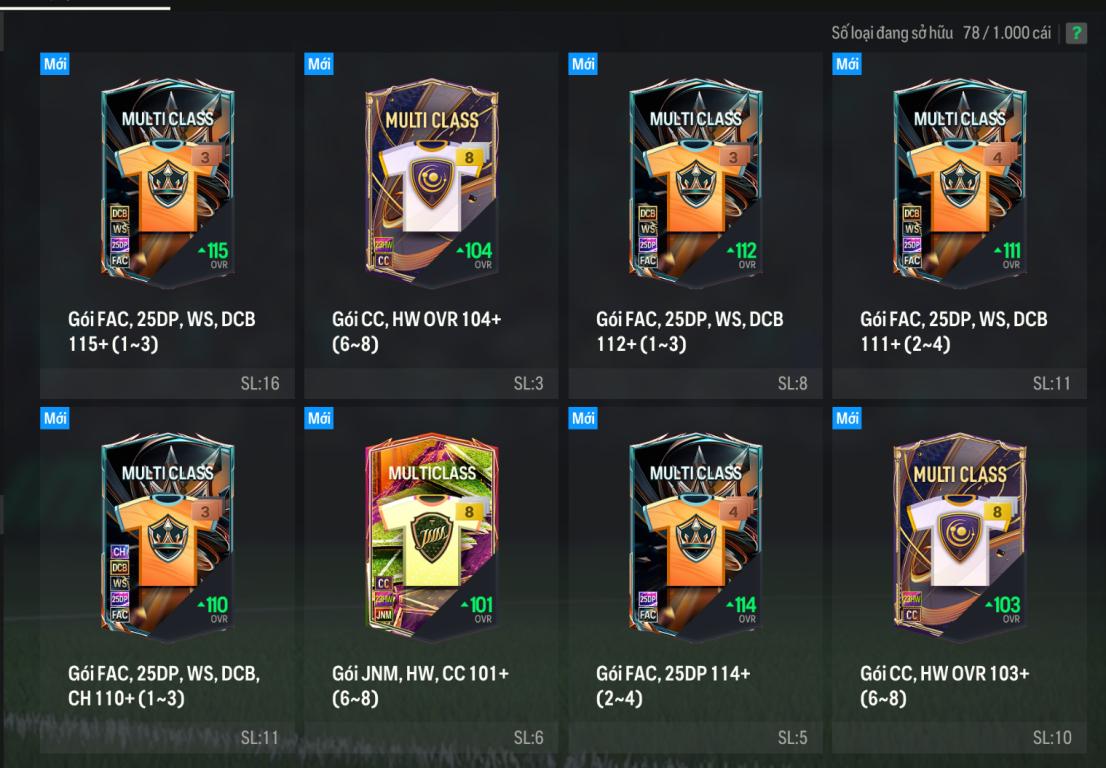The height and width of the screenshot is (768, 1106).
Task: Choose the FAC, 25DP, WS, DCB 112+ pack
Action: click(x=695, y=180)
